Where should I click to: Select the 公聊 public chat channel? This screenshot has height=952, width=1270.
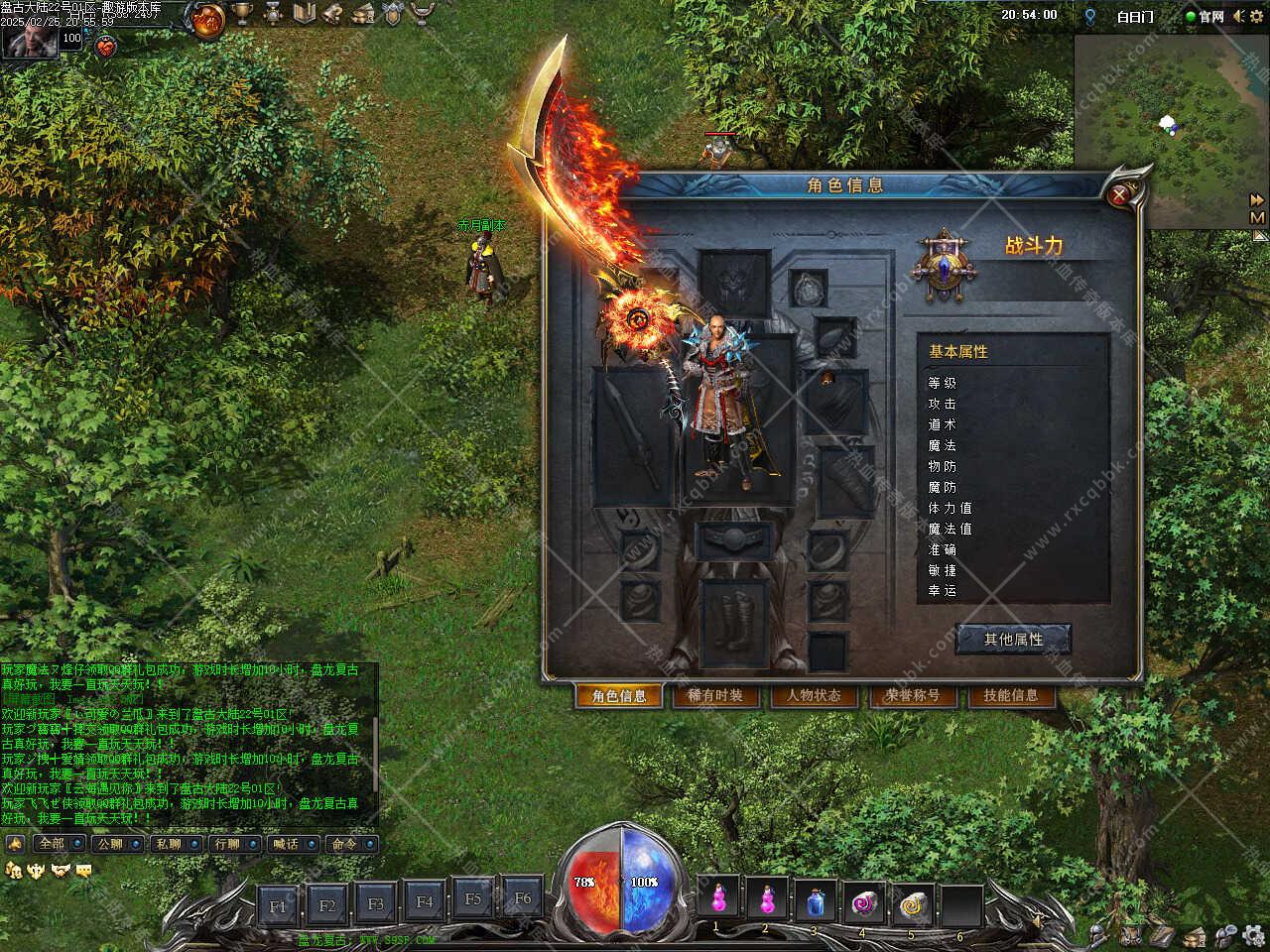pyautogui.click(x=109, y=844)
